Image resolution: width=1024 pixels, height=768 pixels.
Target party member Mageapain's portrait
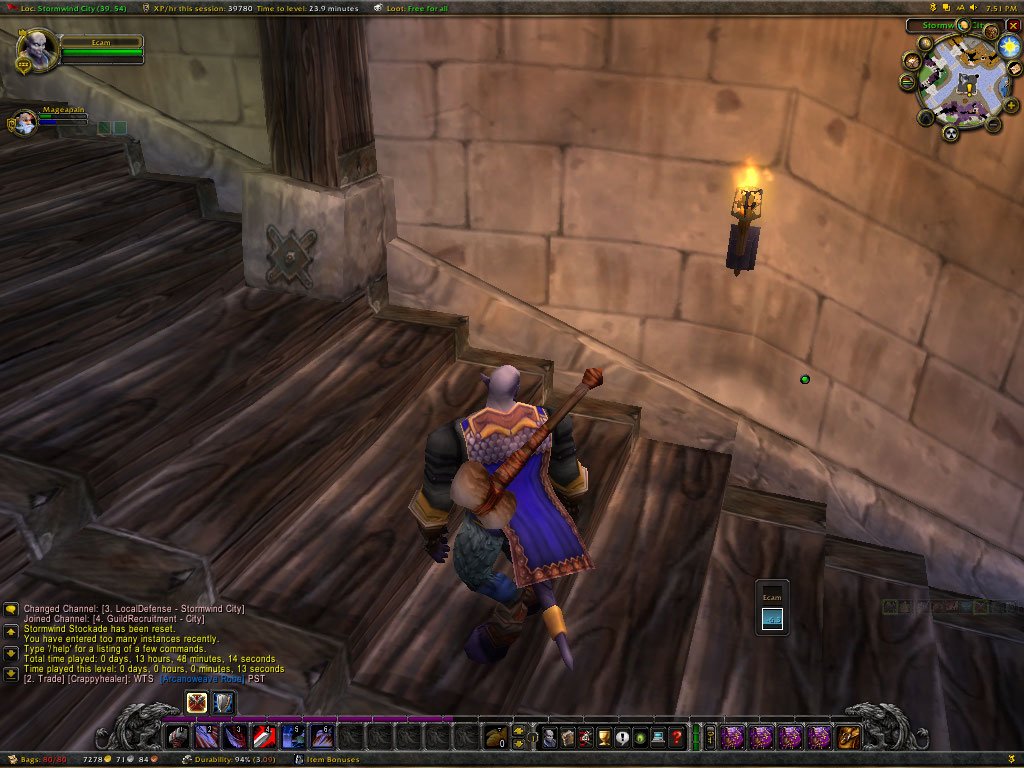(25, 122)
